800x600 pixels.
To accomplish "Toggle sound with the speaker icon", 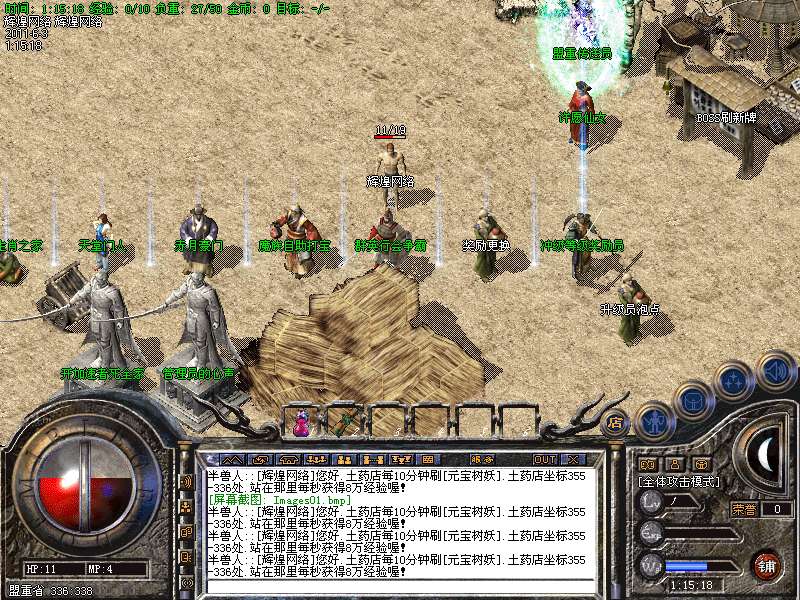I will pos(776,370).
